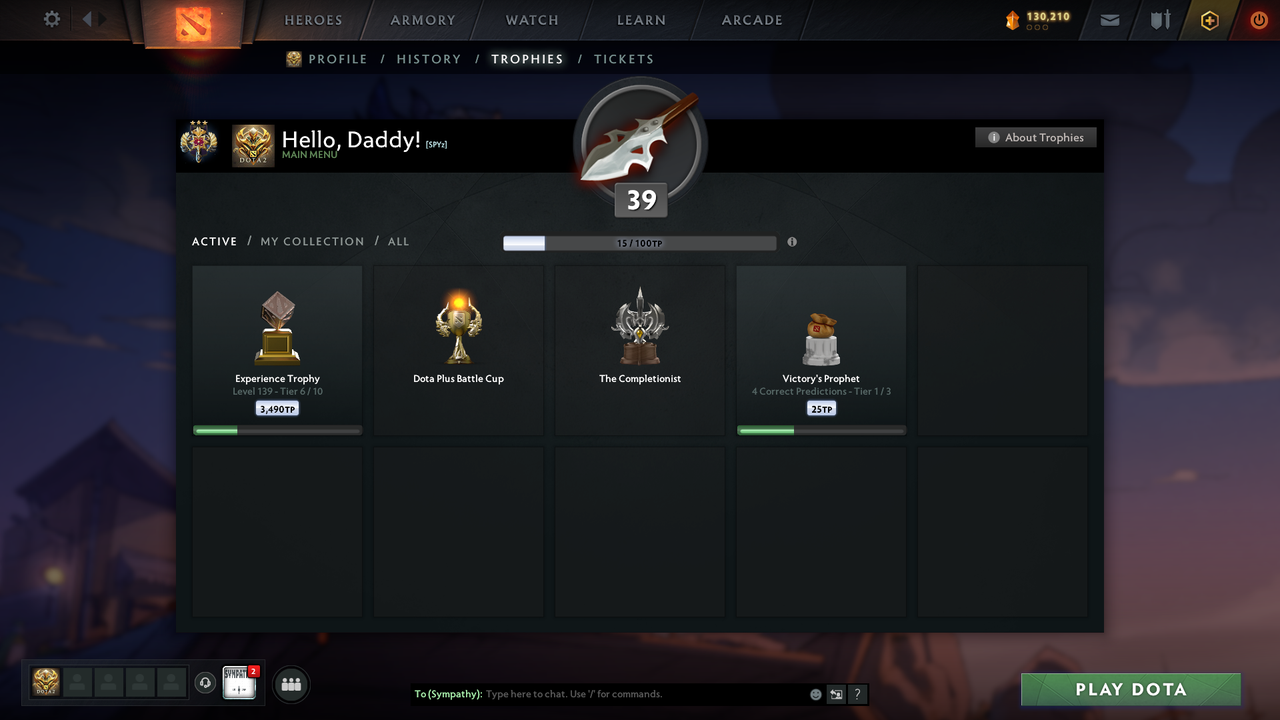Open the friends list group icon

[x=290, y=684]
